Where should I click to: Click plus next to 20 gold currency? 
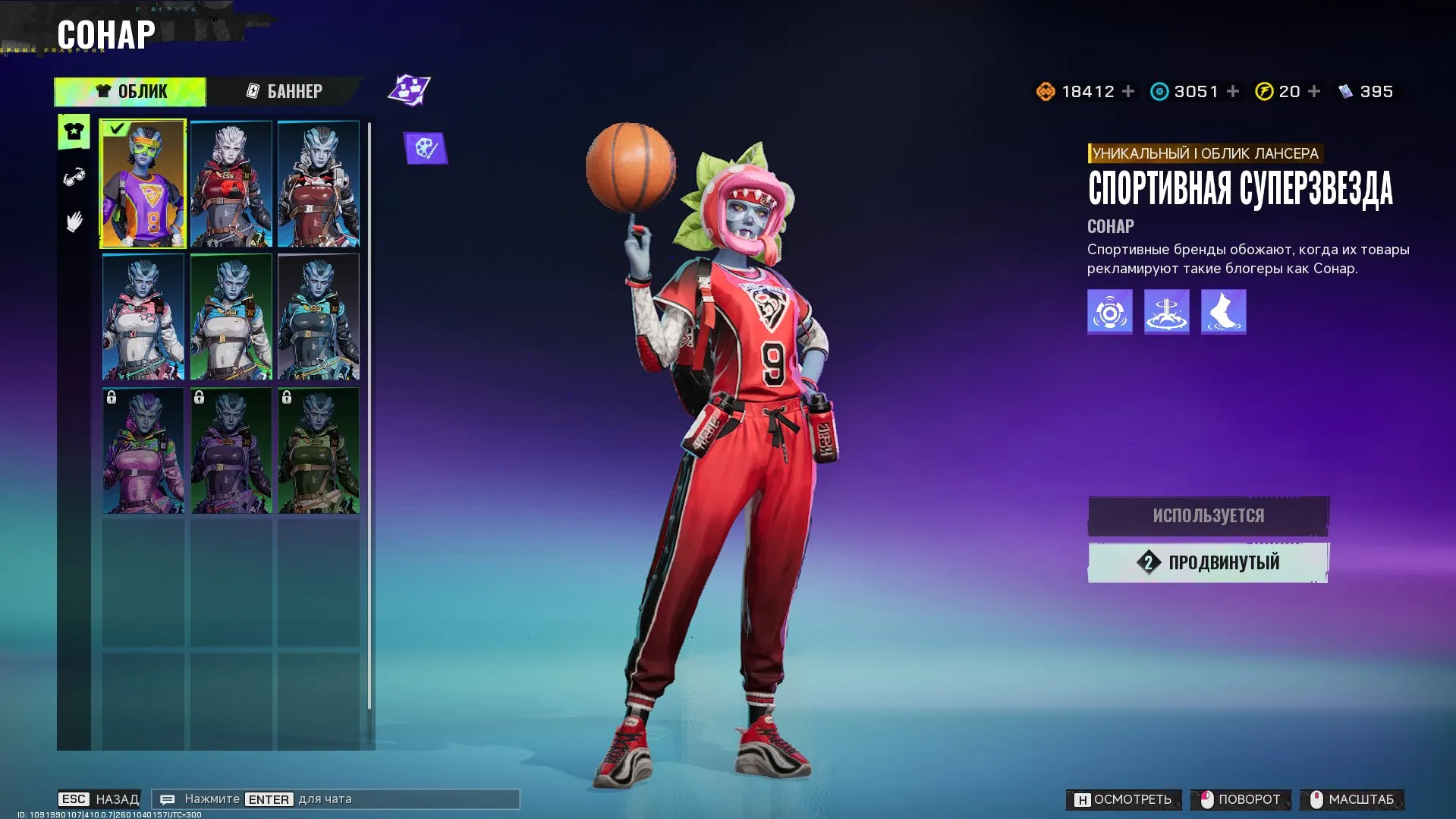[1314, 91]
